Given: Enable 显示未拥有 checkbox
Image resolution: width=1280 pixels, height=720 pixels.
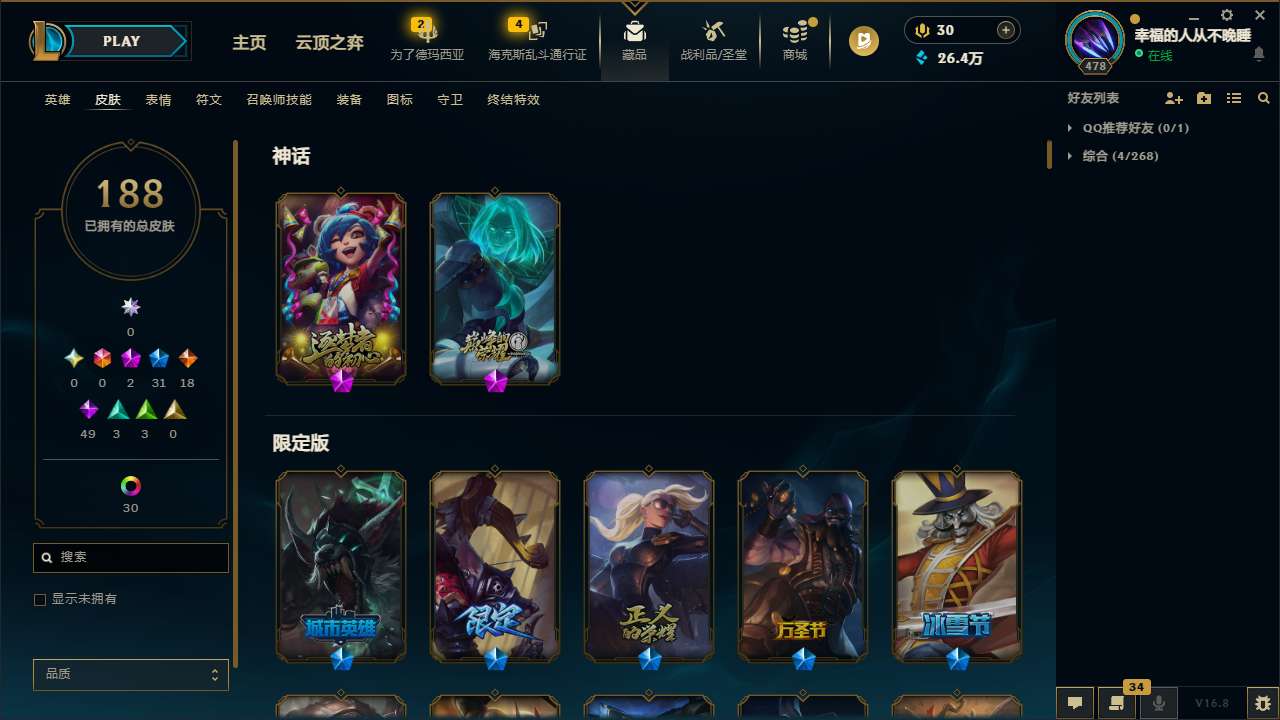Looking at the screenshot, I should (x=40, y=599).
